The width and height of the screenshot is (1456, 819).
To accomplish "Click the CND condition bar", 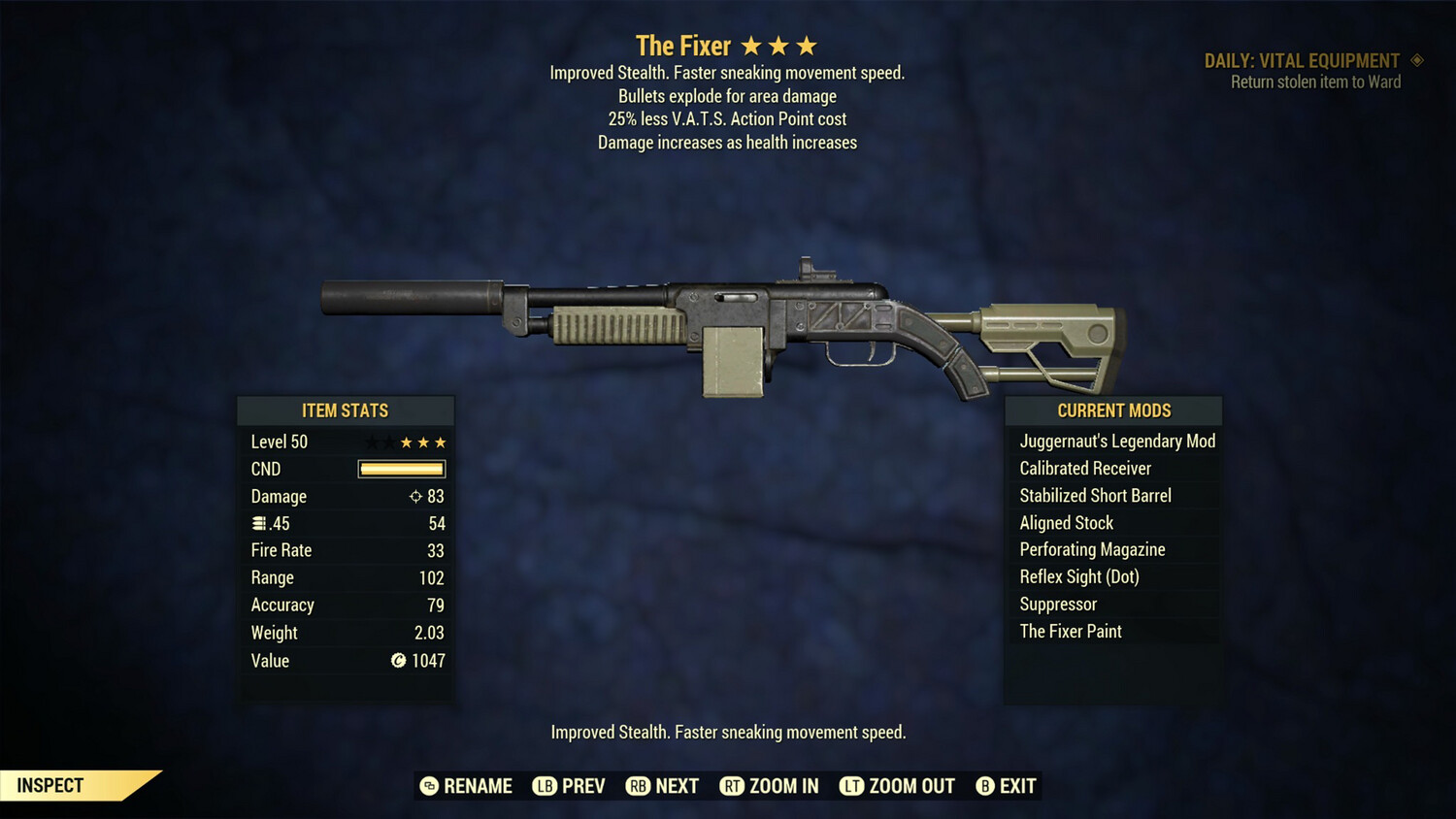I will tap(401, 469).
